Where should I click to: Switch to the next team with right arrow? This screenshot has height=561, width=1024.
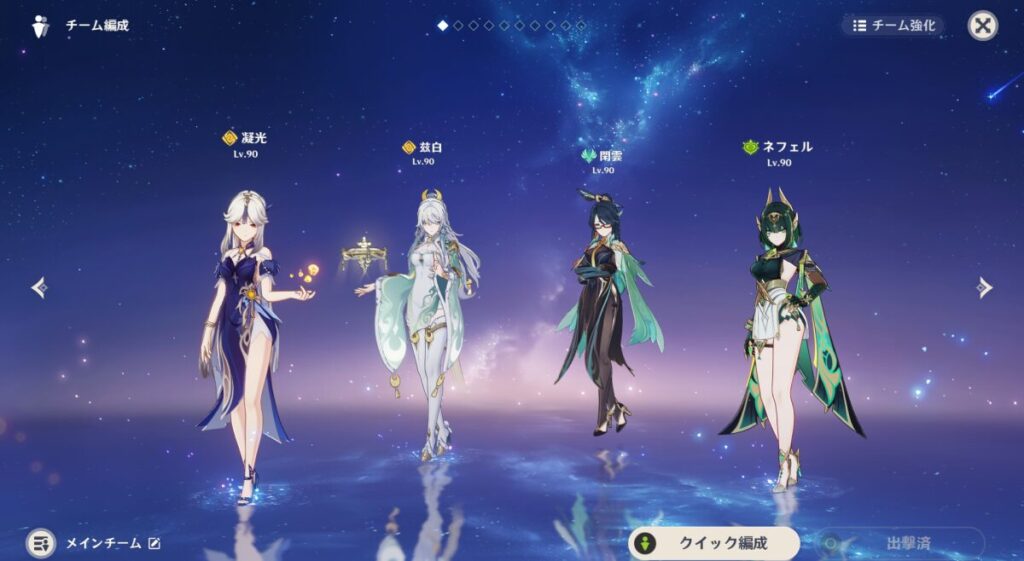(984, 288)
